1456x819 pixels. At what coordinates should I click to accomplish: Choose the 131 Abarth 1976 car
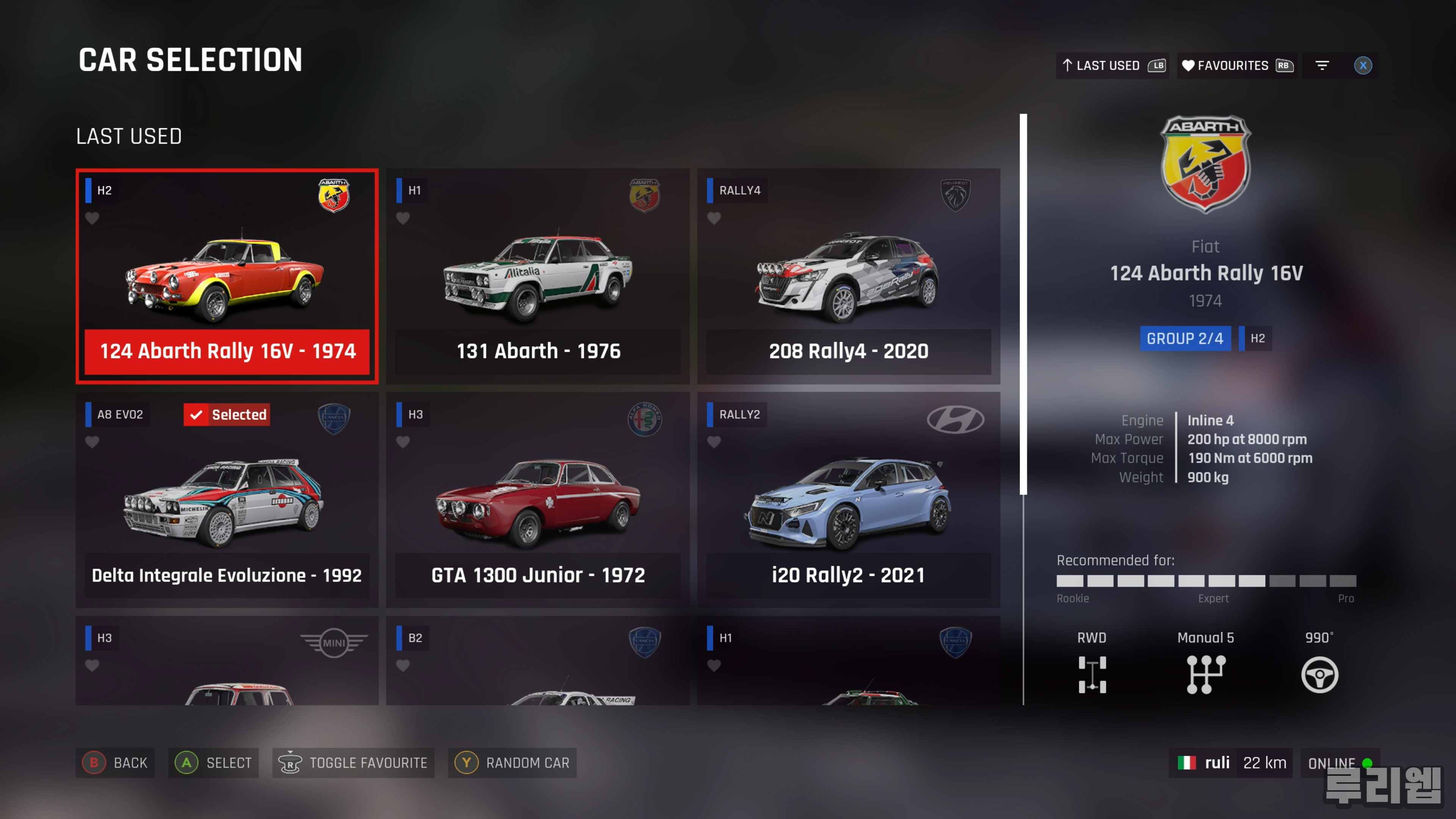(x=538, y=276)
